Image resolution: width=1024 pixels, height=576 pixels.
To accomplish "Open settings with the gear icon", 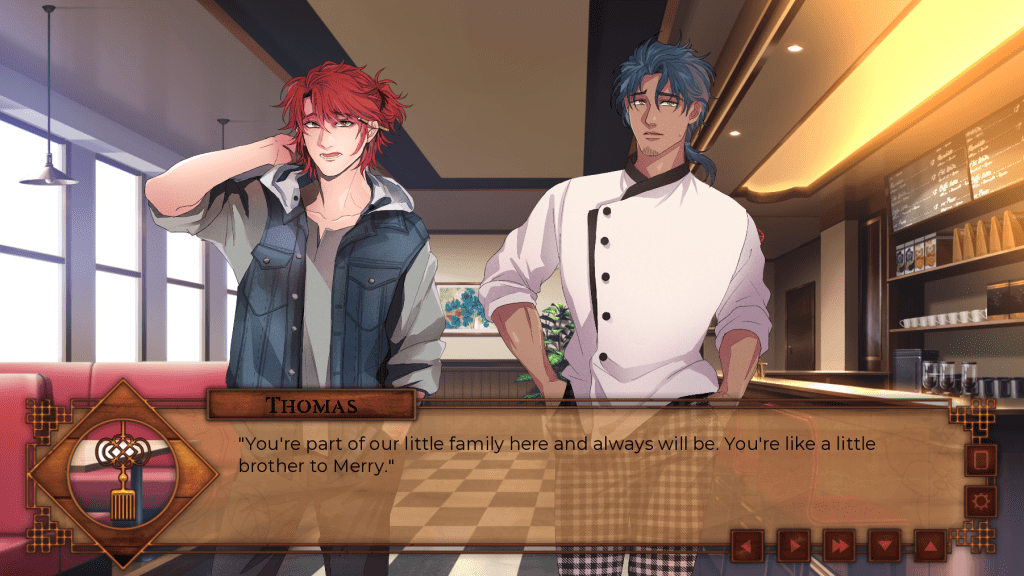I will tap(980, 502).
